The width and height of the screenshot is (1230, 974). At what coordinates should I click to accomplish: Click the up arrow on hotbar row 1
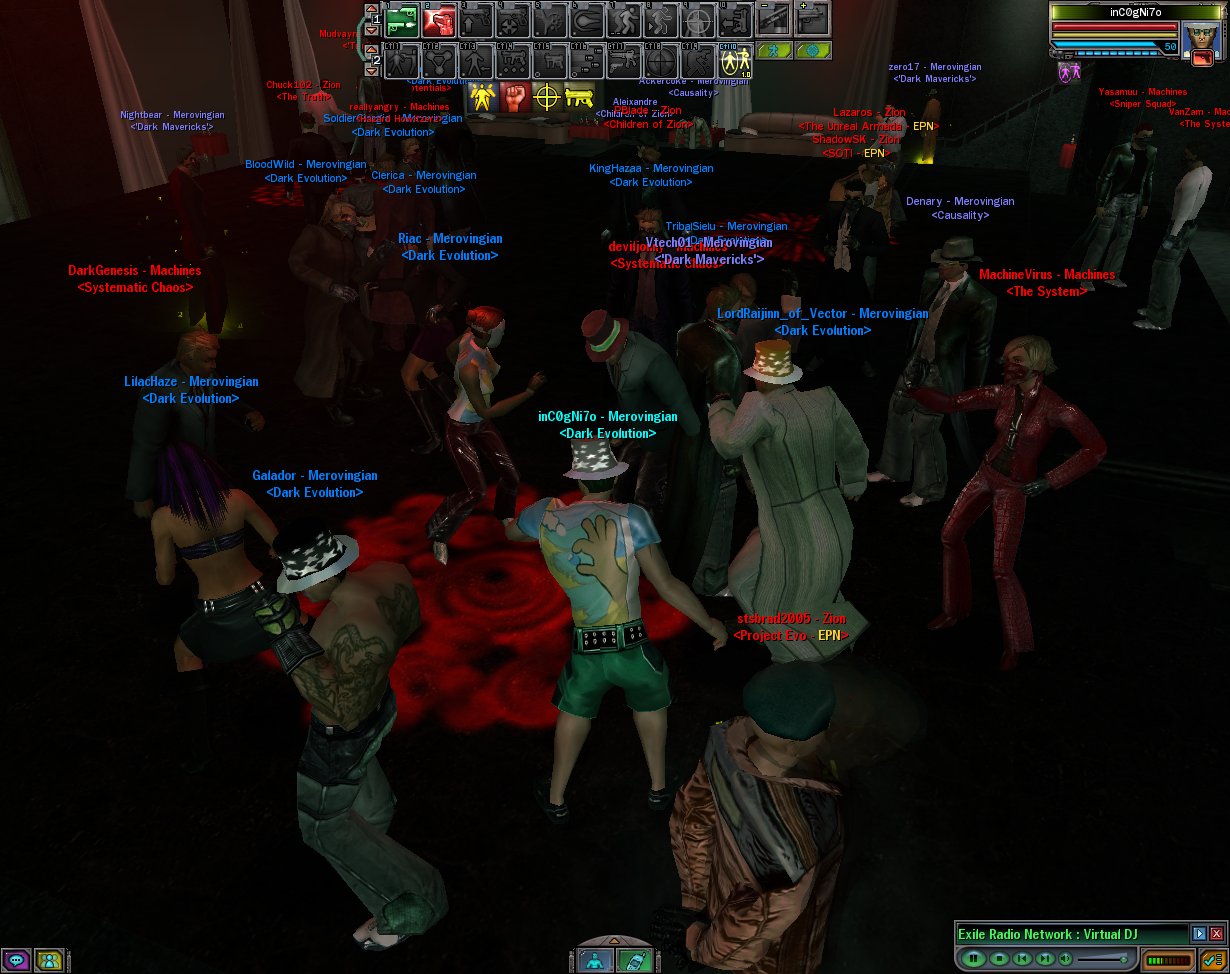(370, 8)
